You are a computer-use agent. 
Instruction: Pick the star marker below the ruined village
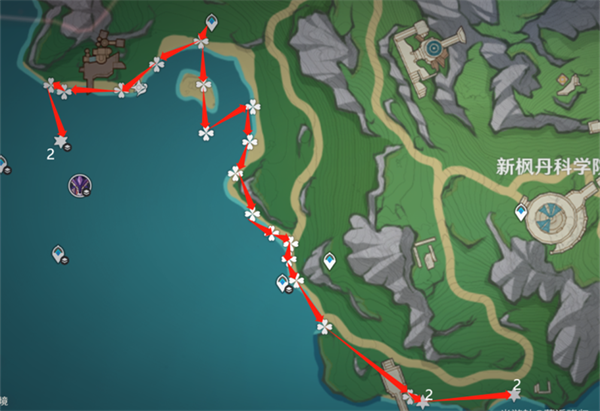pos(63,142)
